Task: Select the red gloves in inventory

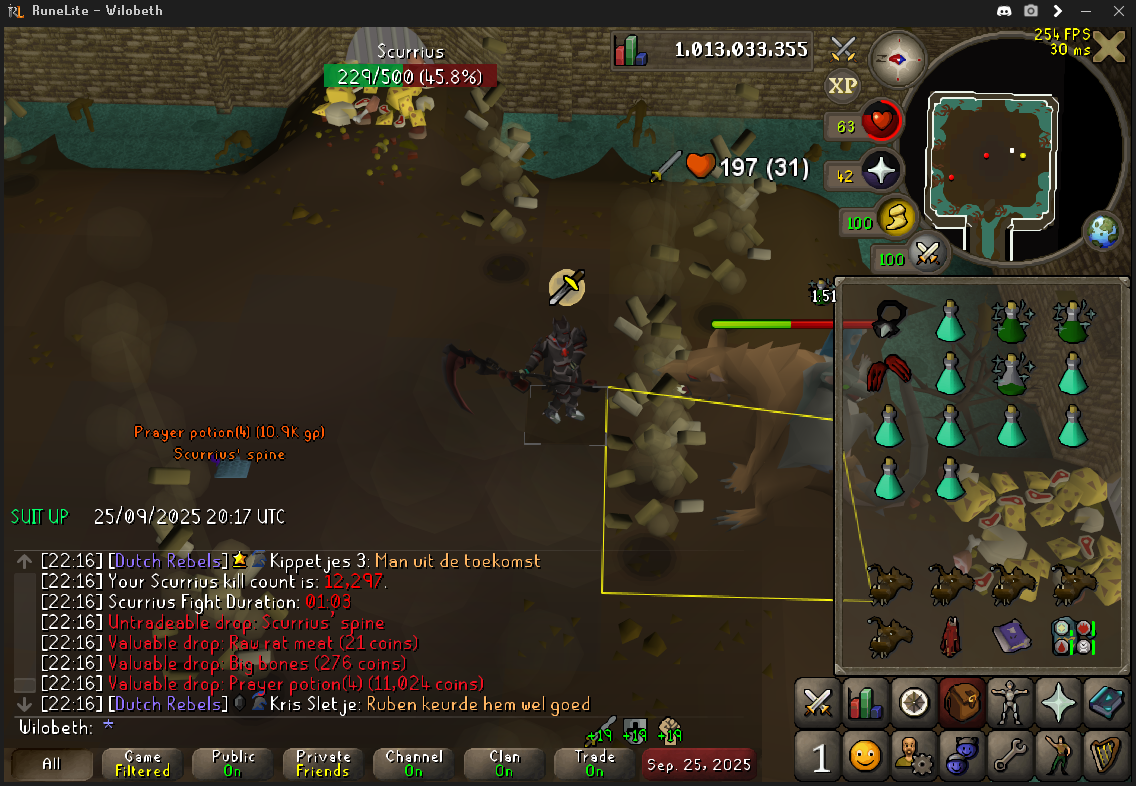Action: (x=888, y=373)
